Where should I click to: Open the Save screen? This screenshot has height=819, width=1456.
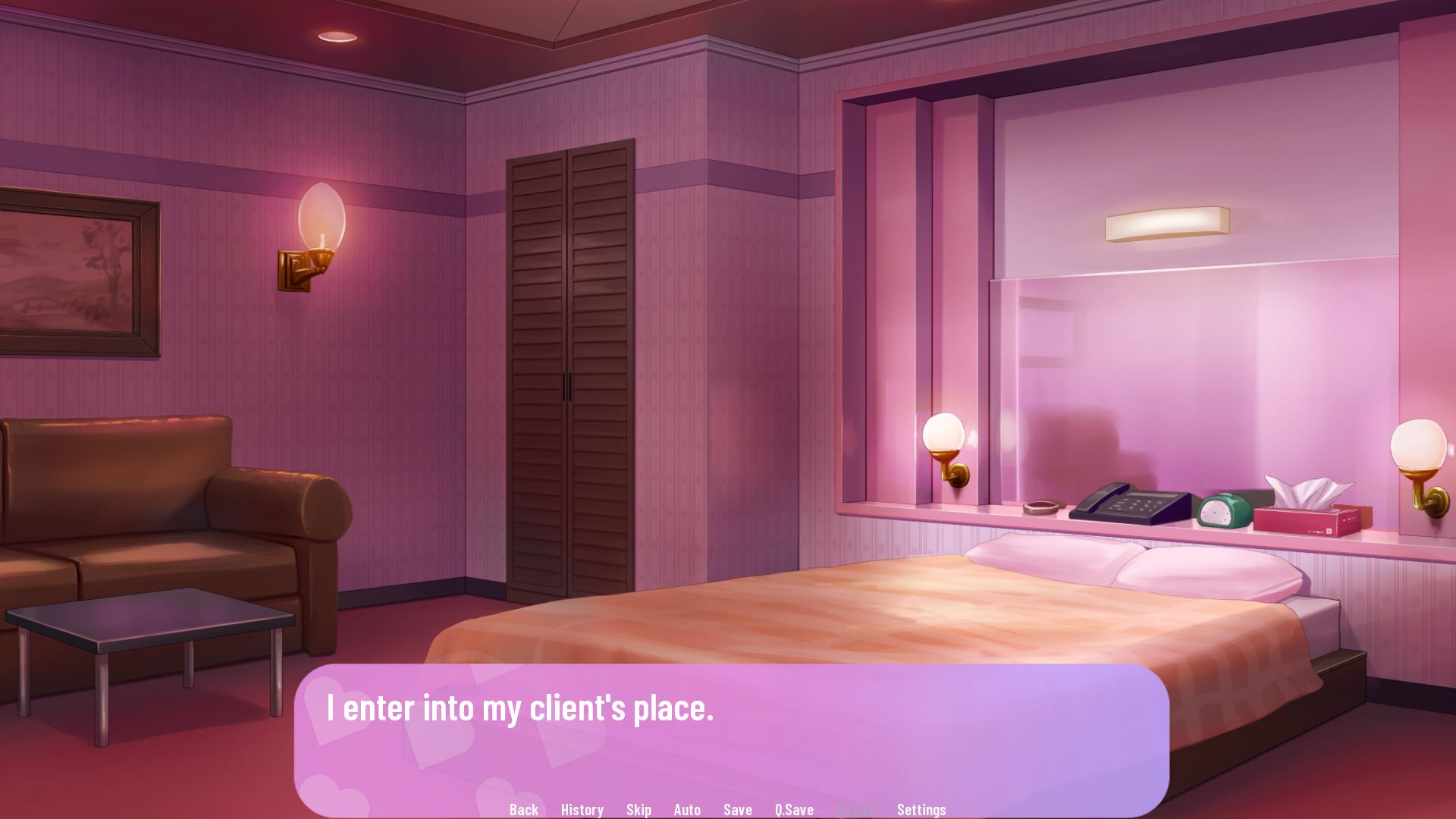tap(737, 809)
